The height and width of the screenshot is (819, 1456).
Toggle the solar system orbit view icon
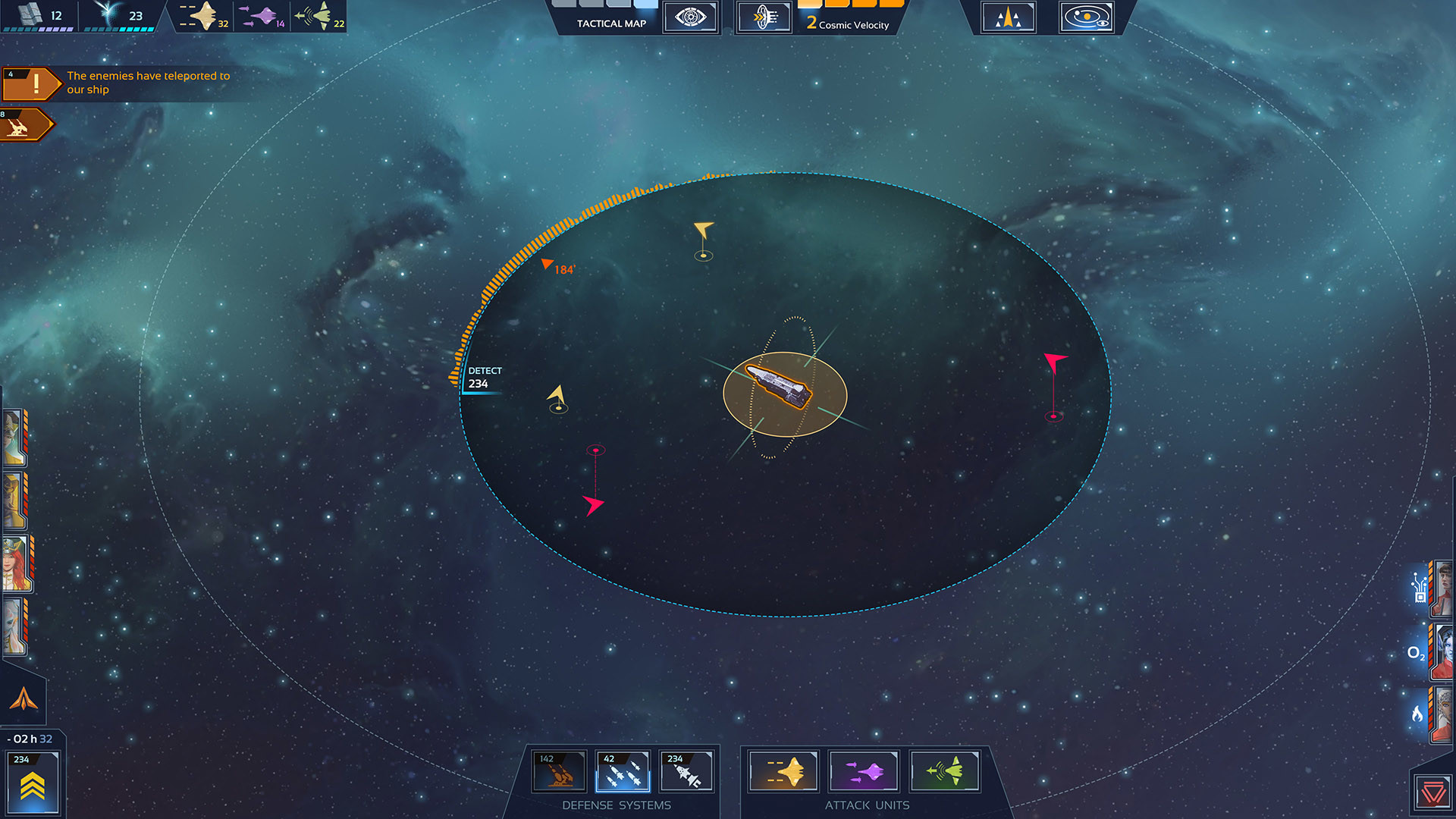coord(1086,17)
